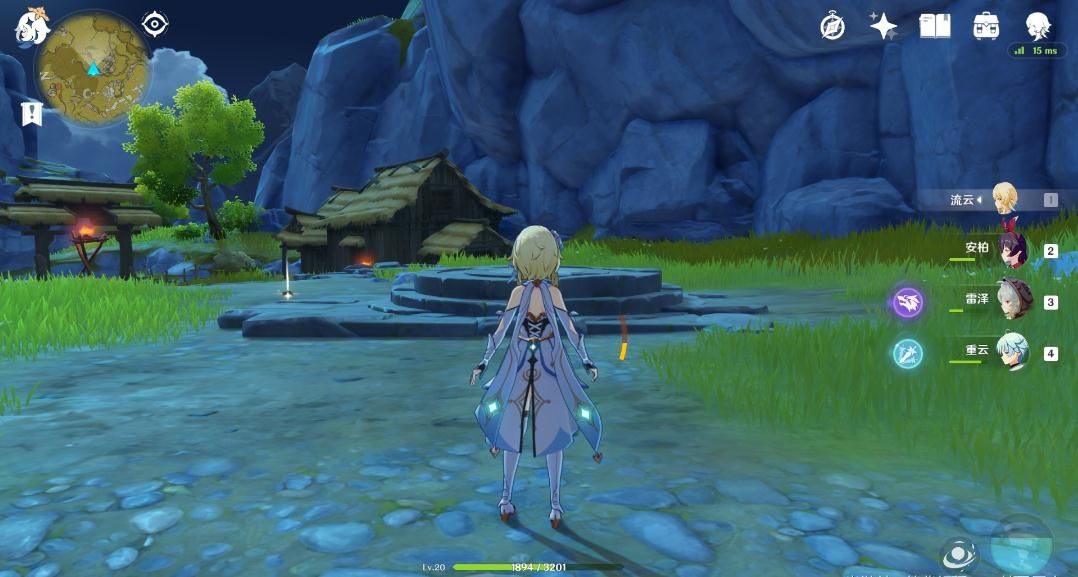This screenshot has width=1078, height=577.
Task: Open the Adventurer Handbook book icon
Action: [x=935, y=26]
